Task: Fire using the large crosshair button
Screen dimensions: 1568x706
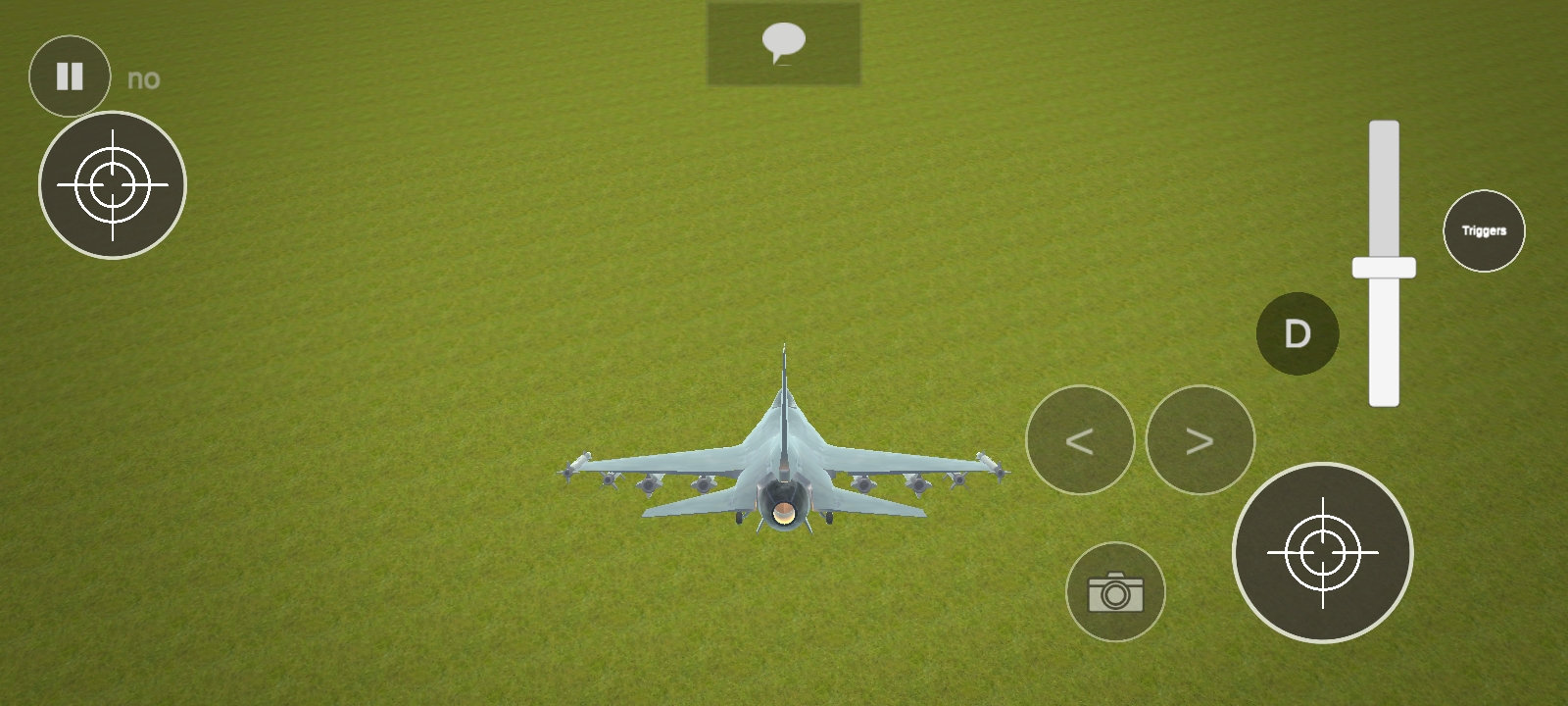Action: coord(1322,553)
